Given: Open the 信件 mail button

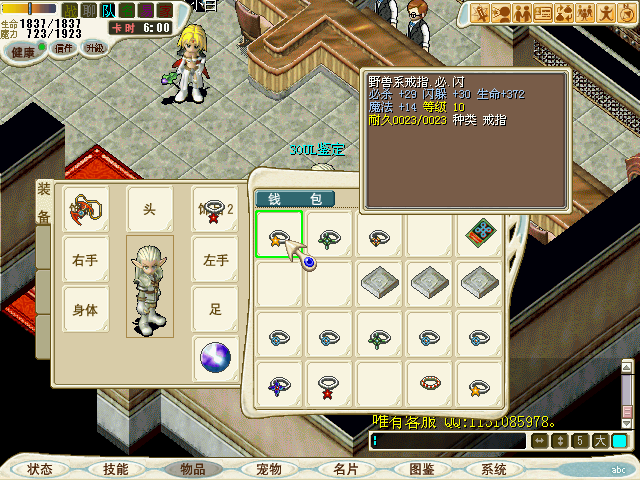Looking at the screenshot, I should click(x=64, y=48).
